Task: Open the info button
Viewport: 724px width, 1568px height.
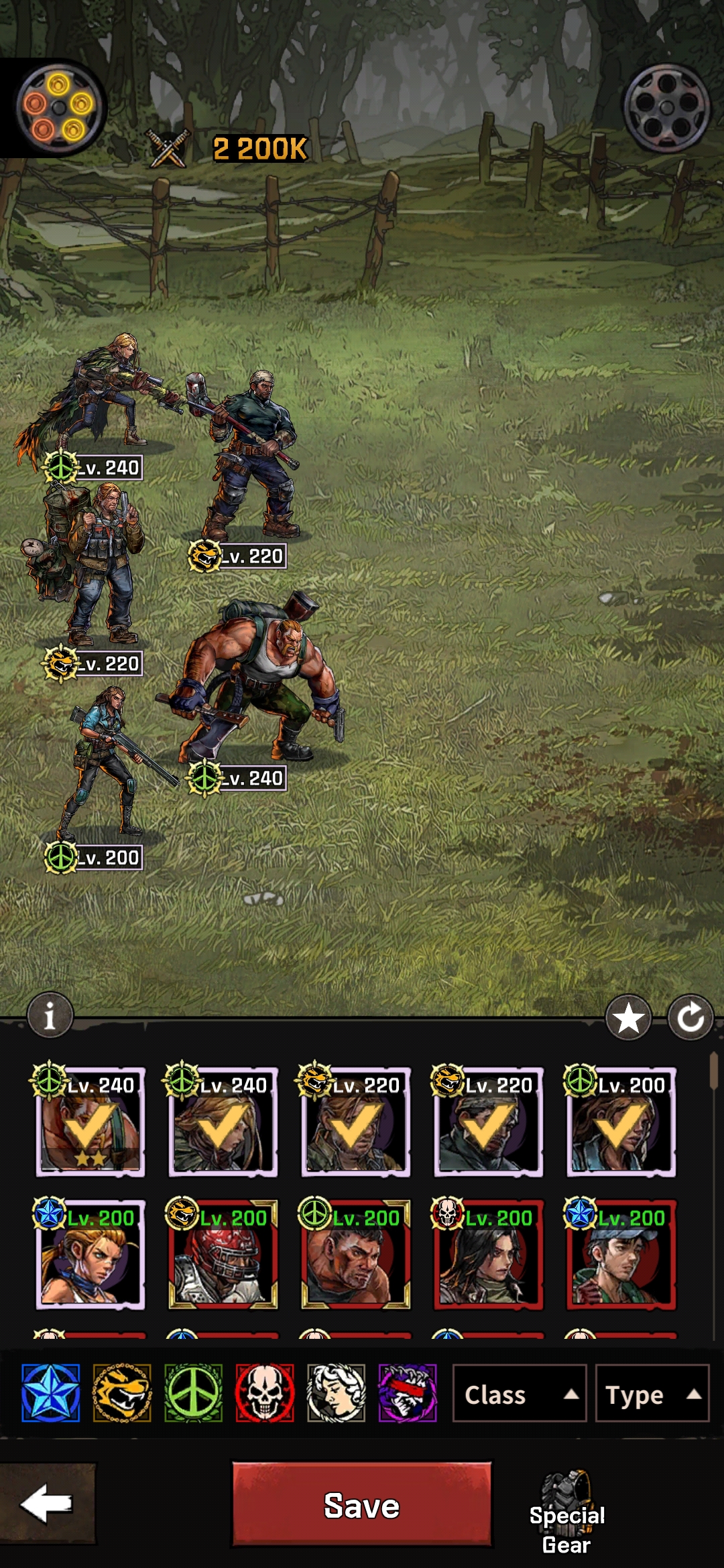Action: pyautogui.click(x=50, y=1016)
